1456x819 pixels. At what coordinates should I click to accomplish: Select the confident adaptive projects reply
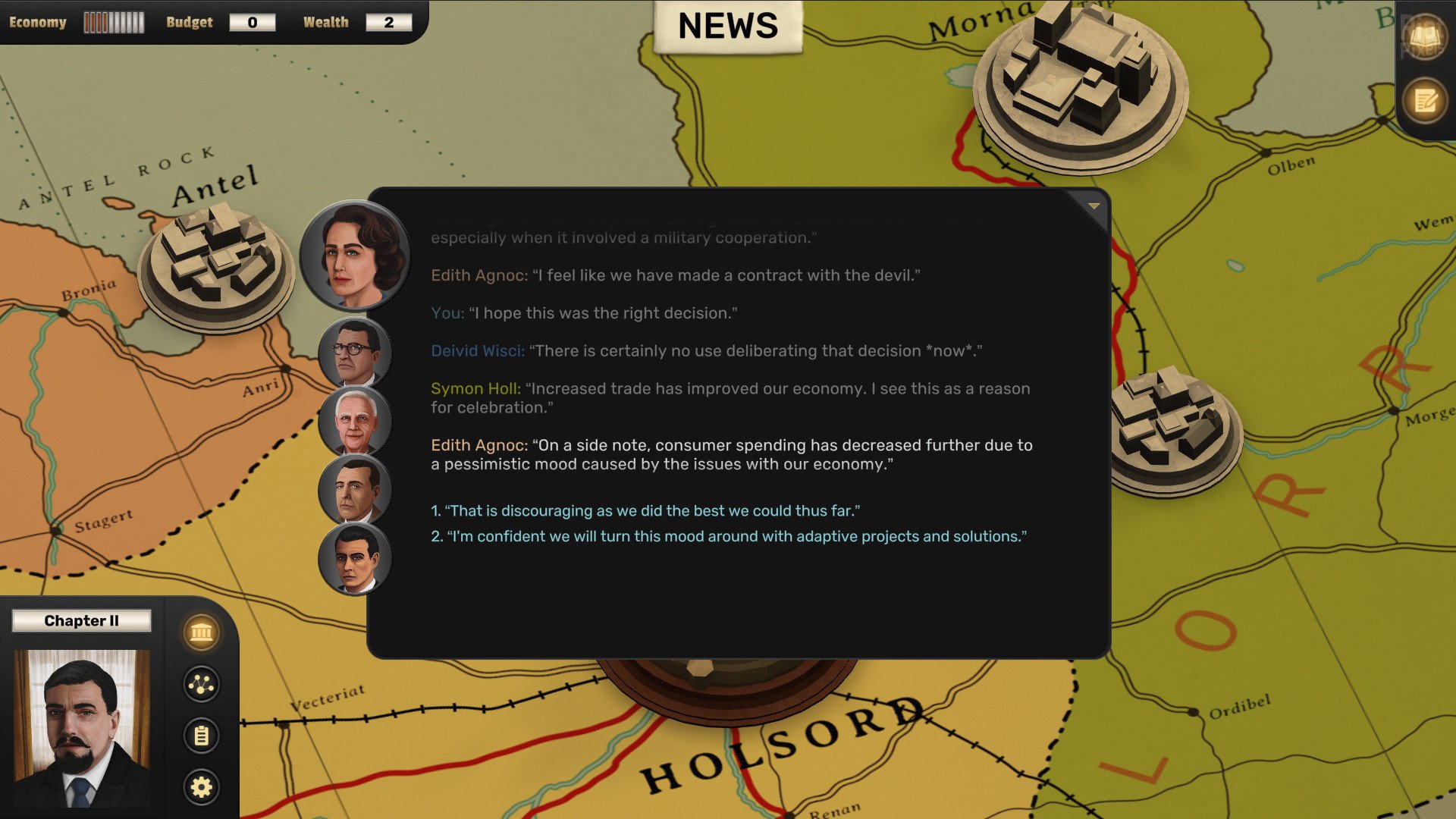pos(728,537)
